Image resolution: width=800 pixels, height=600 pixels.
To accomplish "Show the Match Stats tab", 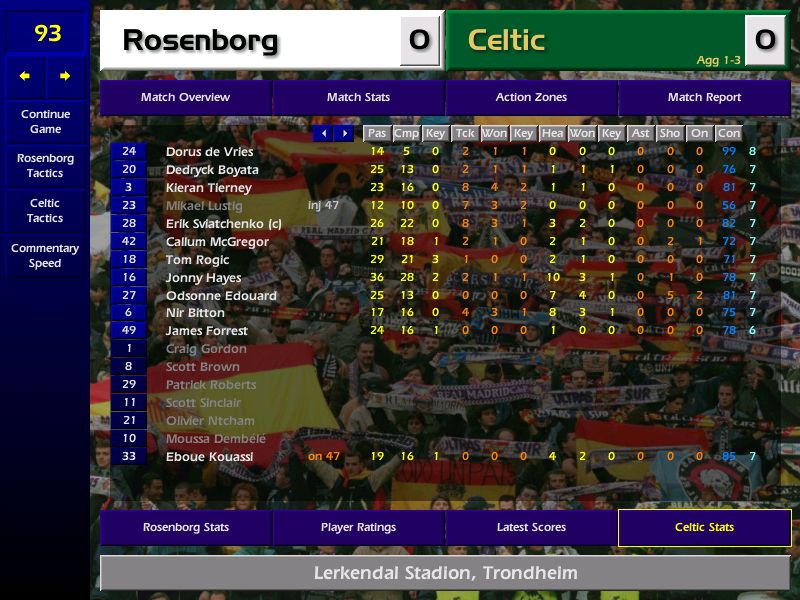I will pos(358,97).
